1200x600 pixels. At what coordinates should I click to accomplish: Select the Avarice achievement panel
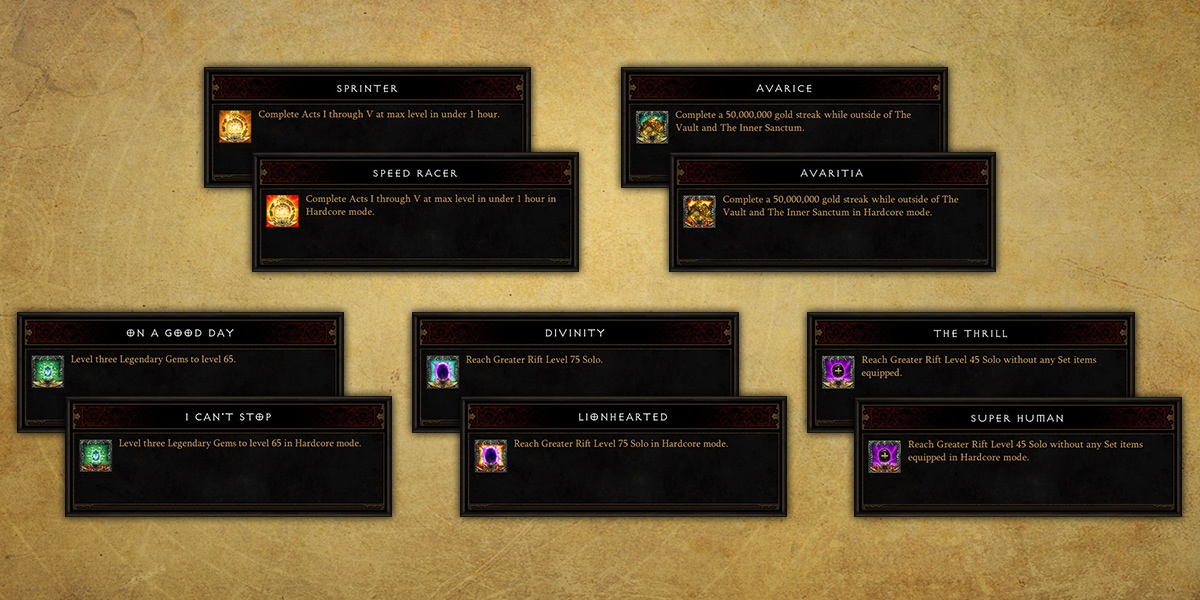(784, 88)
